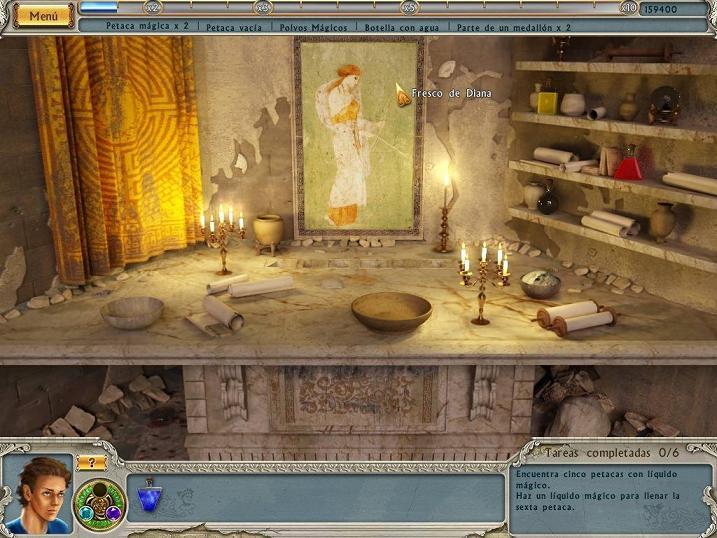This screenshot has height=538, width=717.
Task: Open the Menú button
Action: pyautogui.click(x=42, y=15)
